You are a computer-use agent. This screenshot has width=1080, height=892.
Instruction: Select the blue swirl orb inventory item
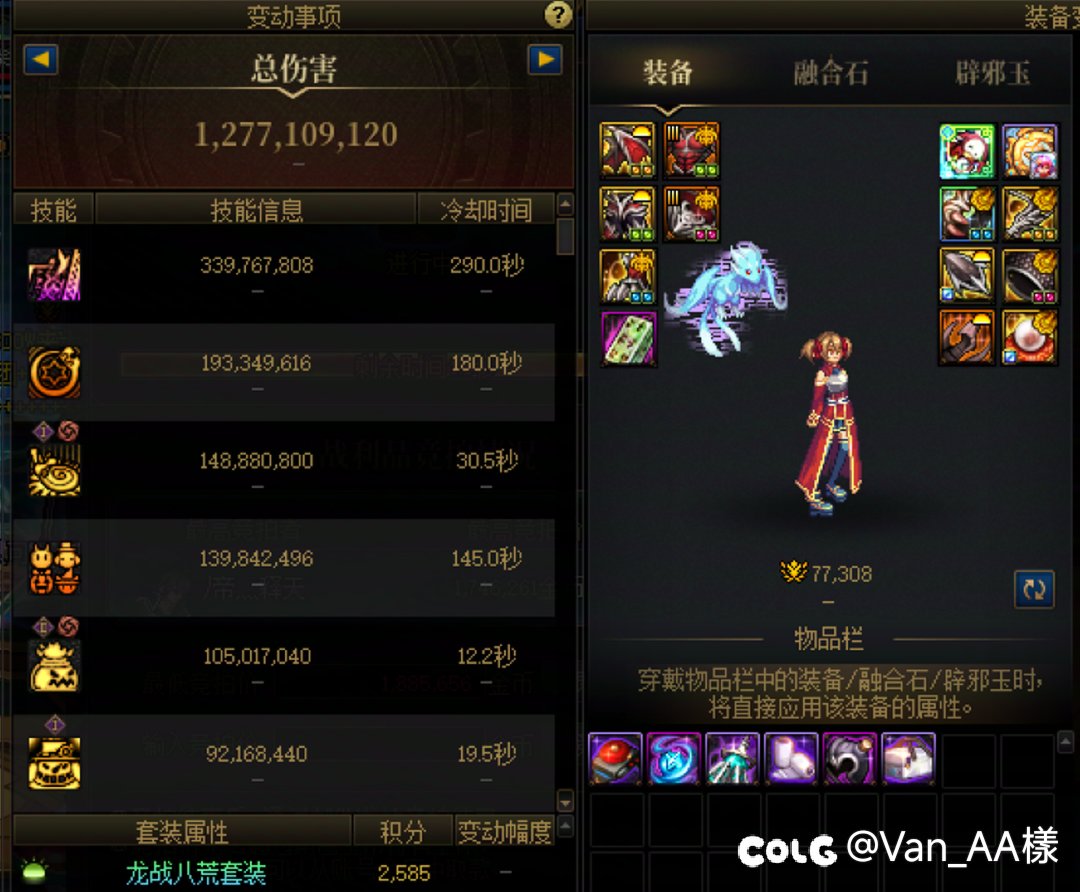(674, 760)
